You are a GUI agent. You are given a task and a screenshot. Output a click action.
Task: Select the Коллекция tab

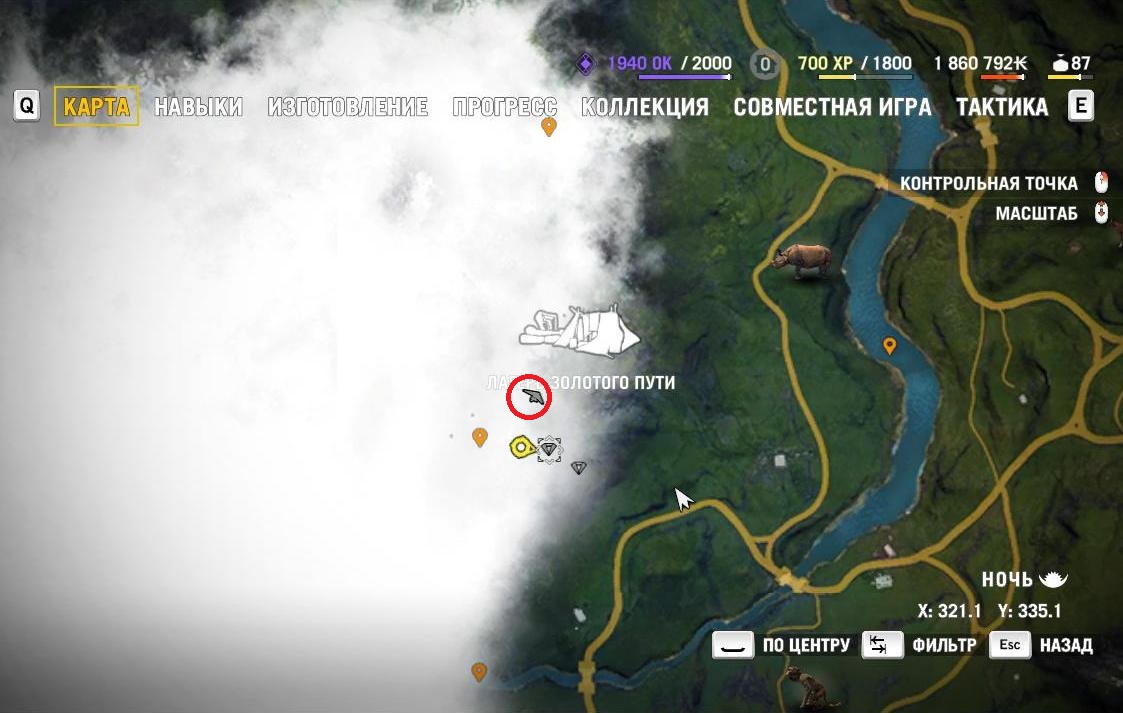click(x=645, y=107)
